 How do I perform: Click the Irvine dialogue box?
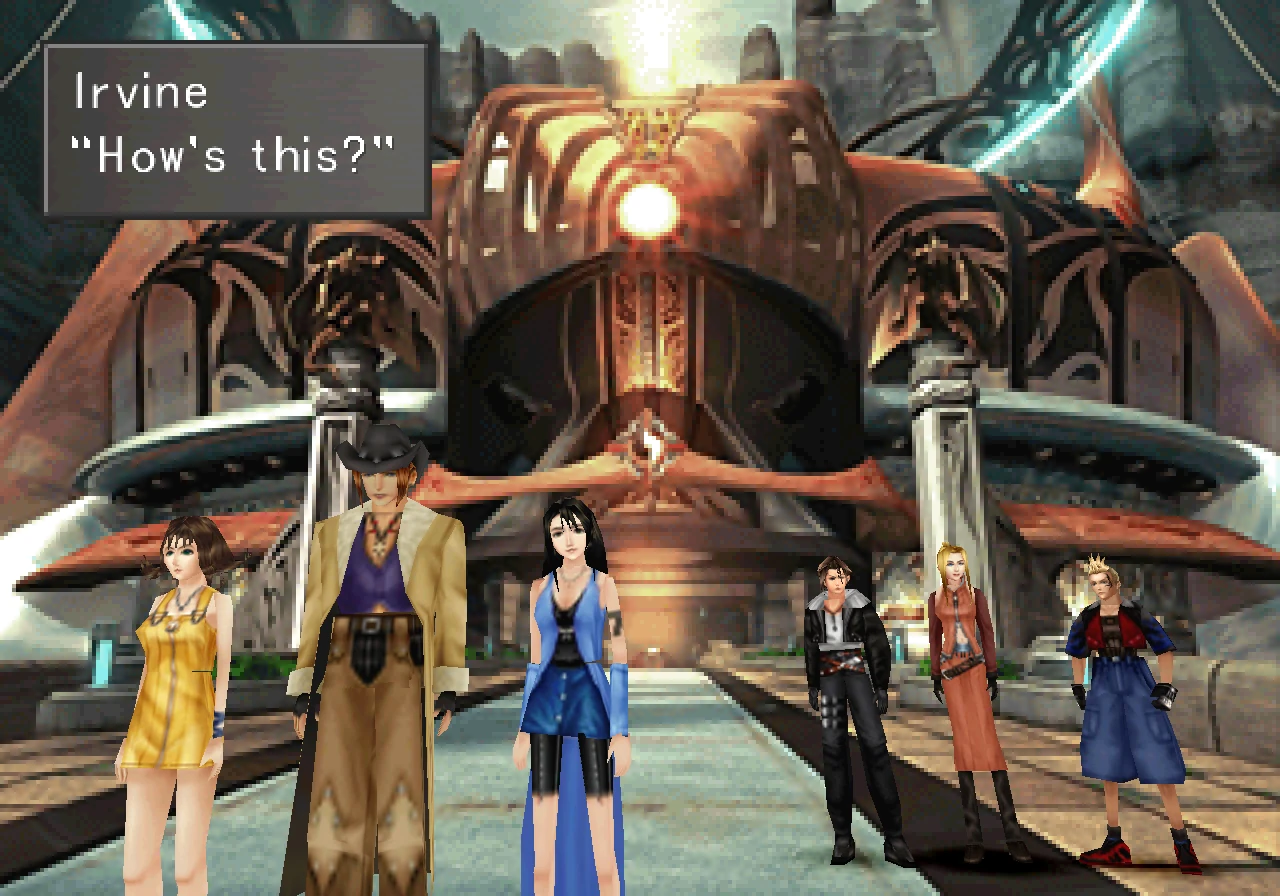pyautogui.click(x=235, y=130)
